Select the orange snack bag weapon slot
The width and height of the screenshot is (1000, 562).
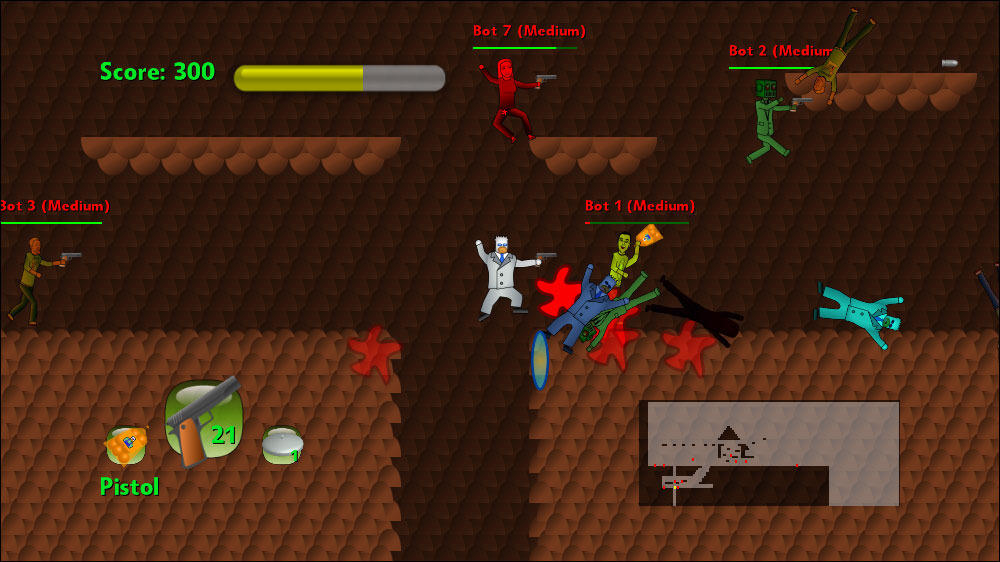tap(126, 445)
